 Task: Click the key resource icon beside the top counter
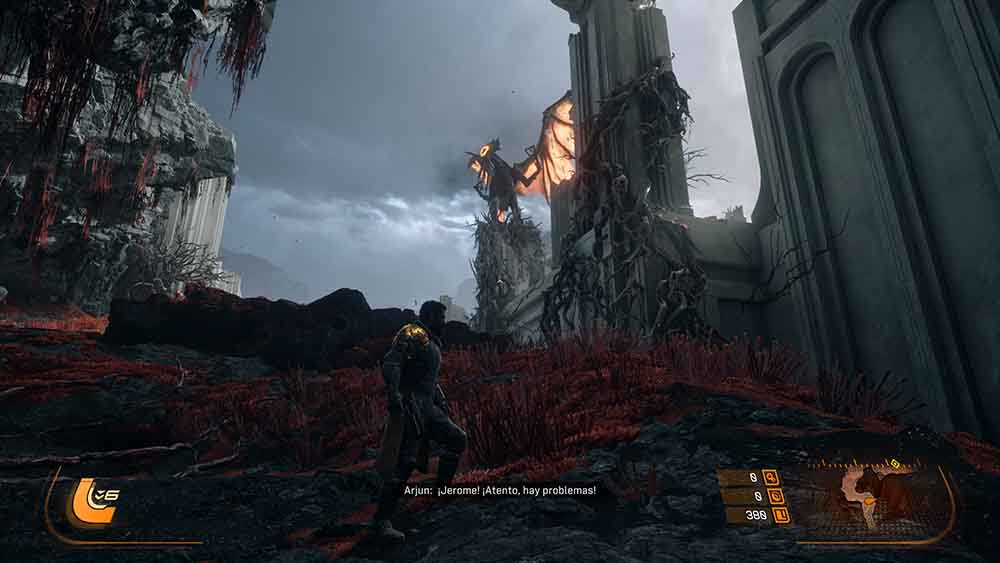click(x=770, y=478)
